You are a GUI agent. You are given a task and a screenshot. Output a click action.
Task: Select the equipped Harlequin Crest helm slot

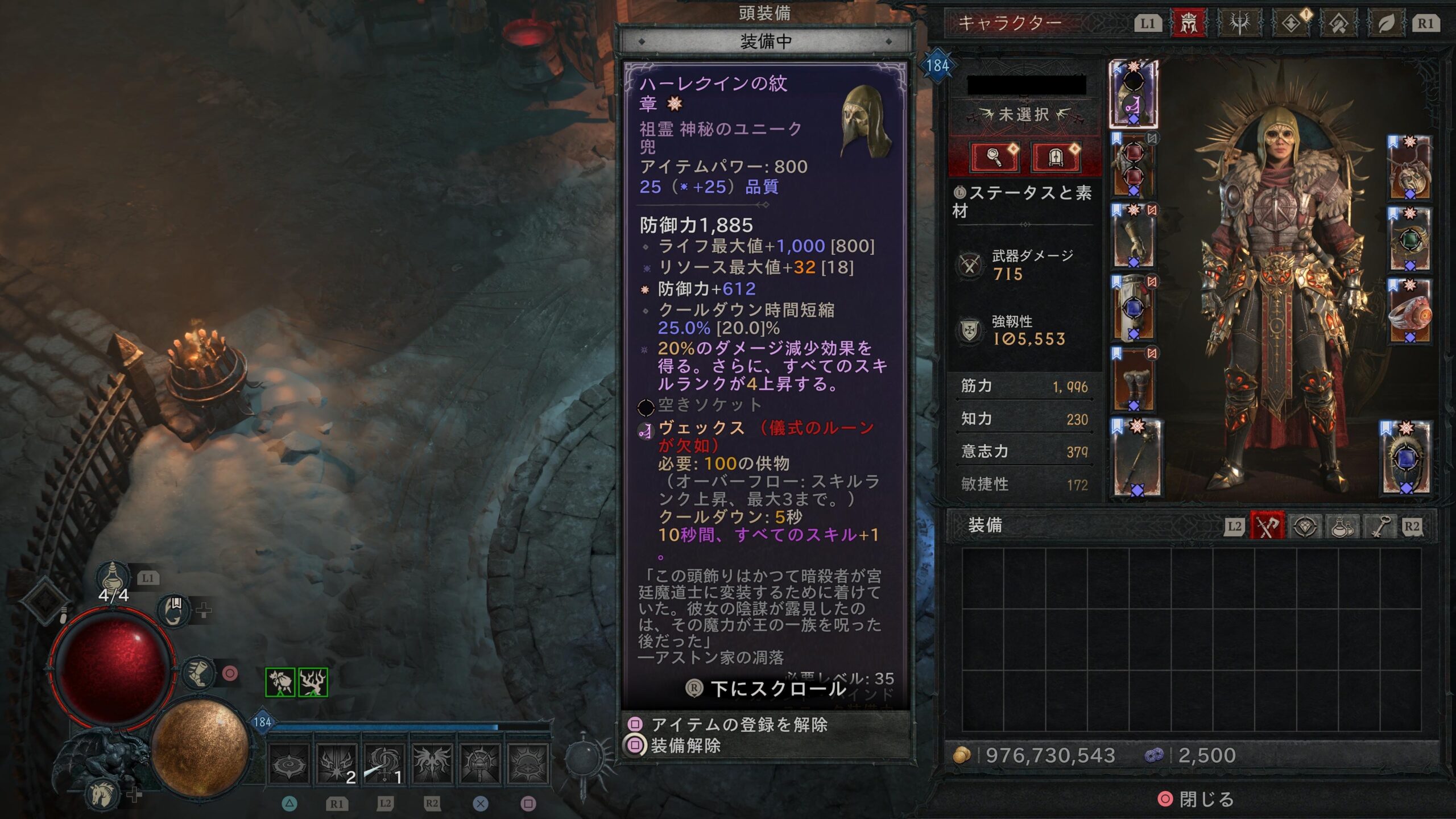(1133, 94)
